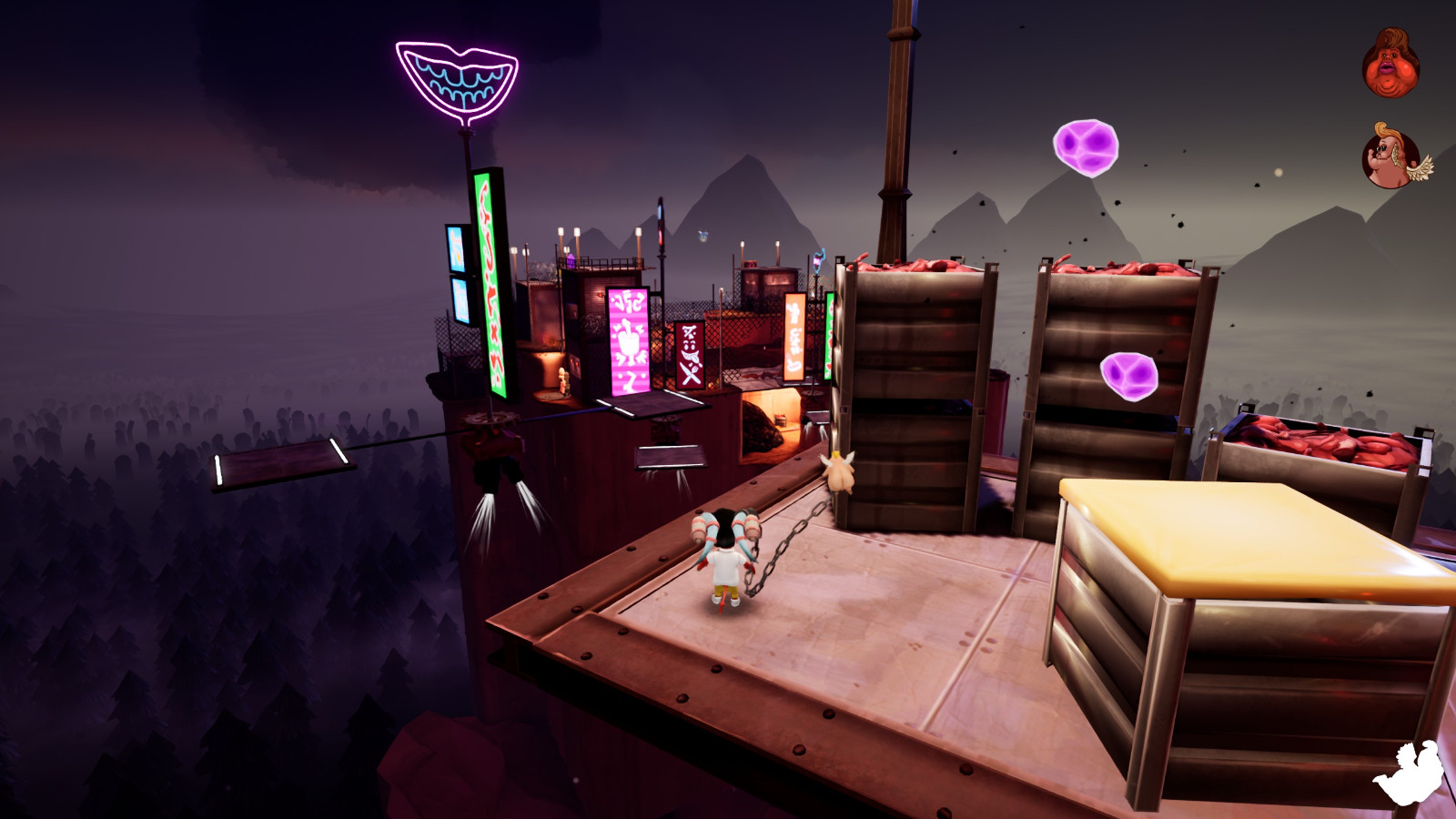Click the red-haired big-lipped face portrait
1456x819 pixels.
[x=1390, y=64]
